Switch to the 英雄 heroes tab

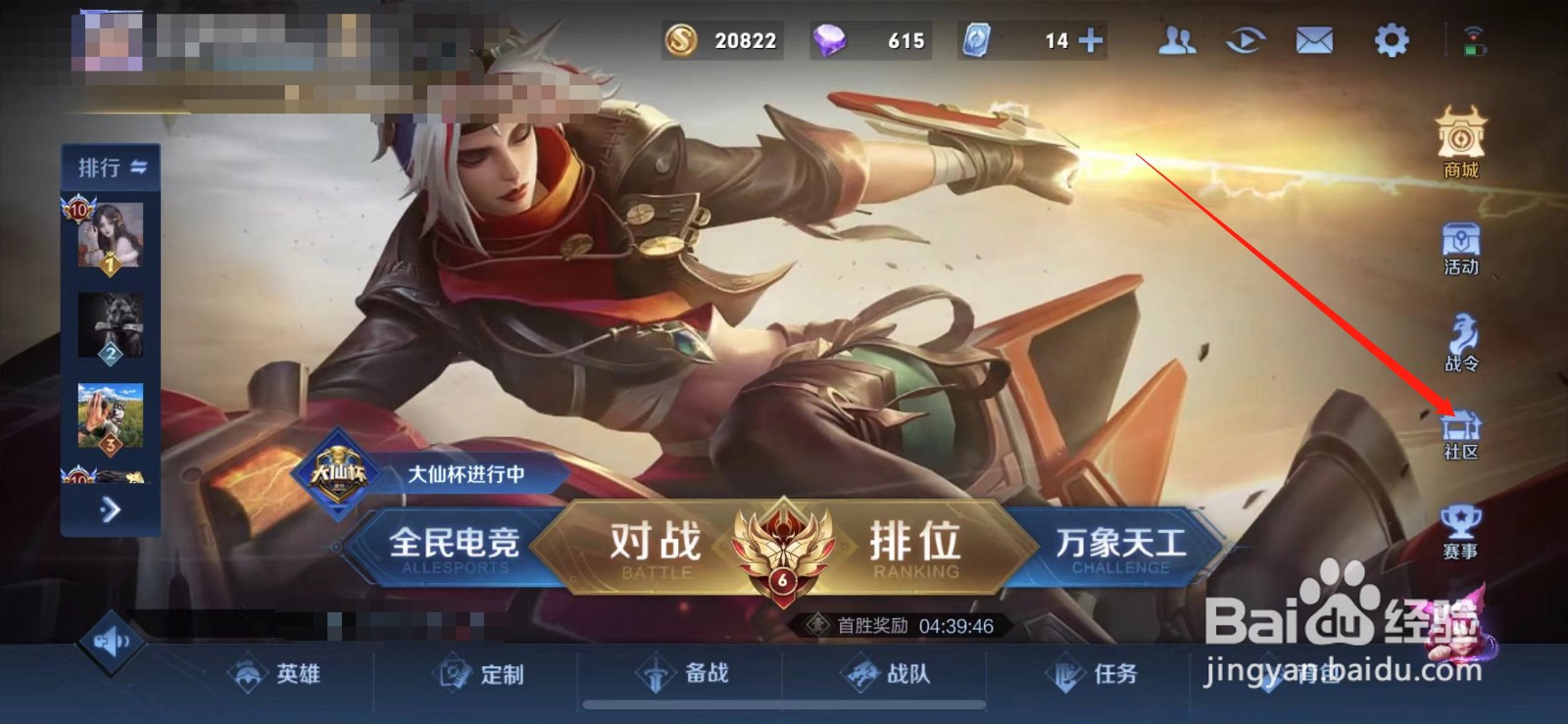click(277, 675)
